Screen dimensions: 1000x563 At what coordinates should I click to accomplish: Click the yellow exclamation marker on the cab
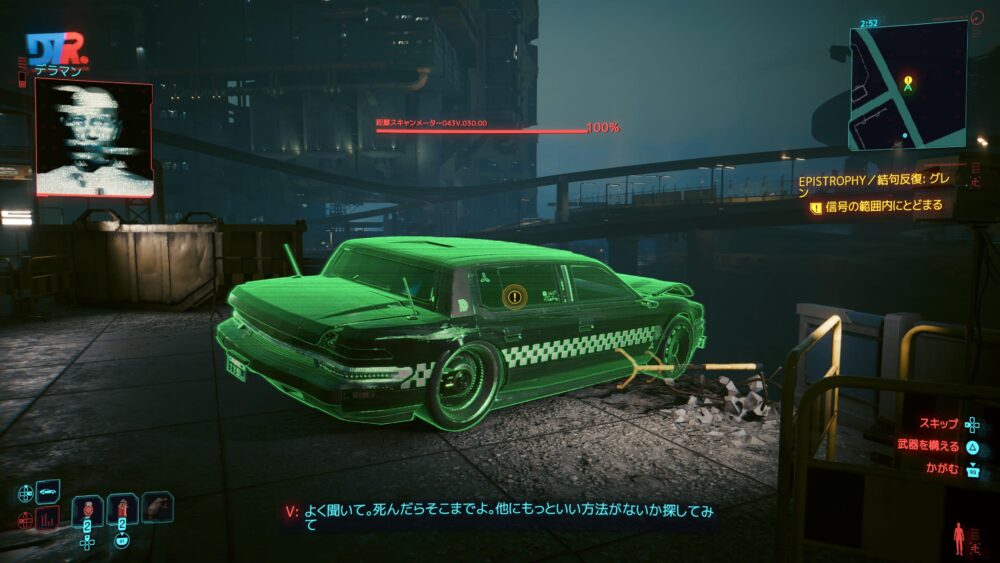tap(515, 296)
